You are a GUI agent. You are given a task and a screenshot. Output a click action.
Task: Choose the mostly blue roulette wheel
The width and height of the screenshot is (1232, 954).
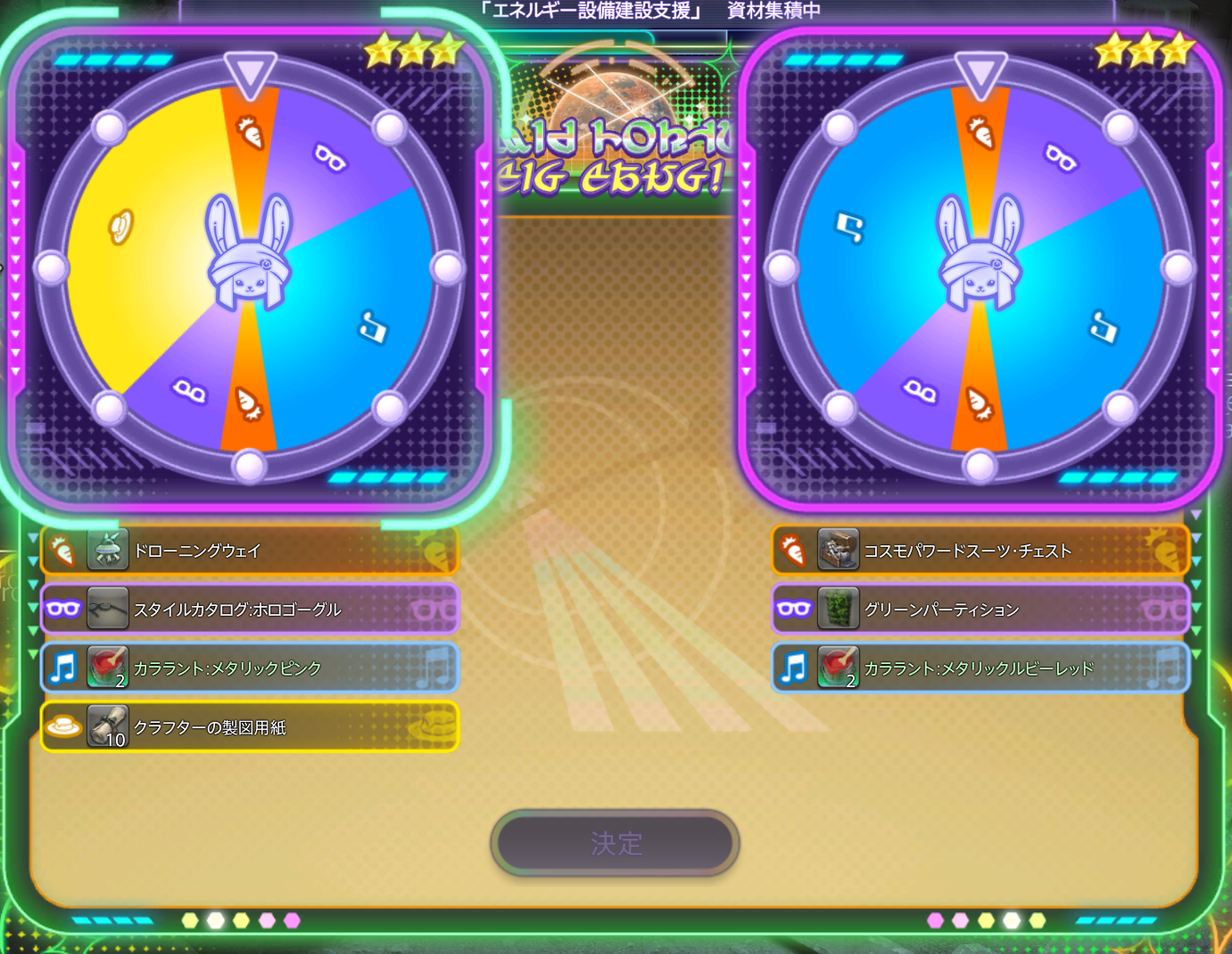pos(980,268)
